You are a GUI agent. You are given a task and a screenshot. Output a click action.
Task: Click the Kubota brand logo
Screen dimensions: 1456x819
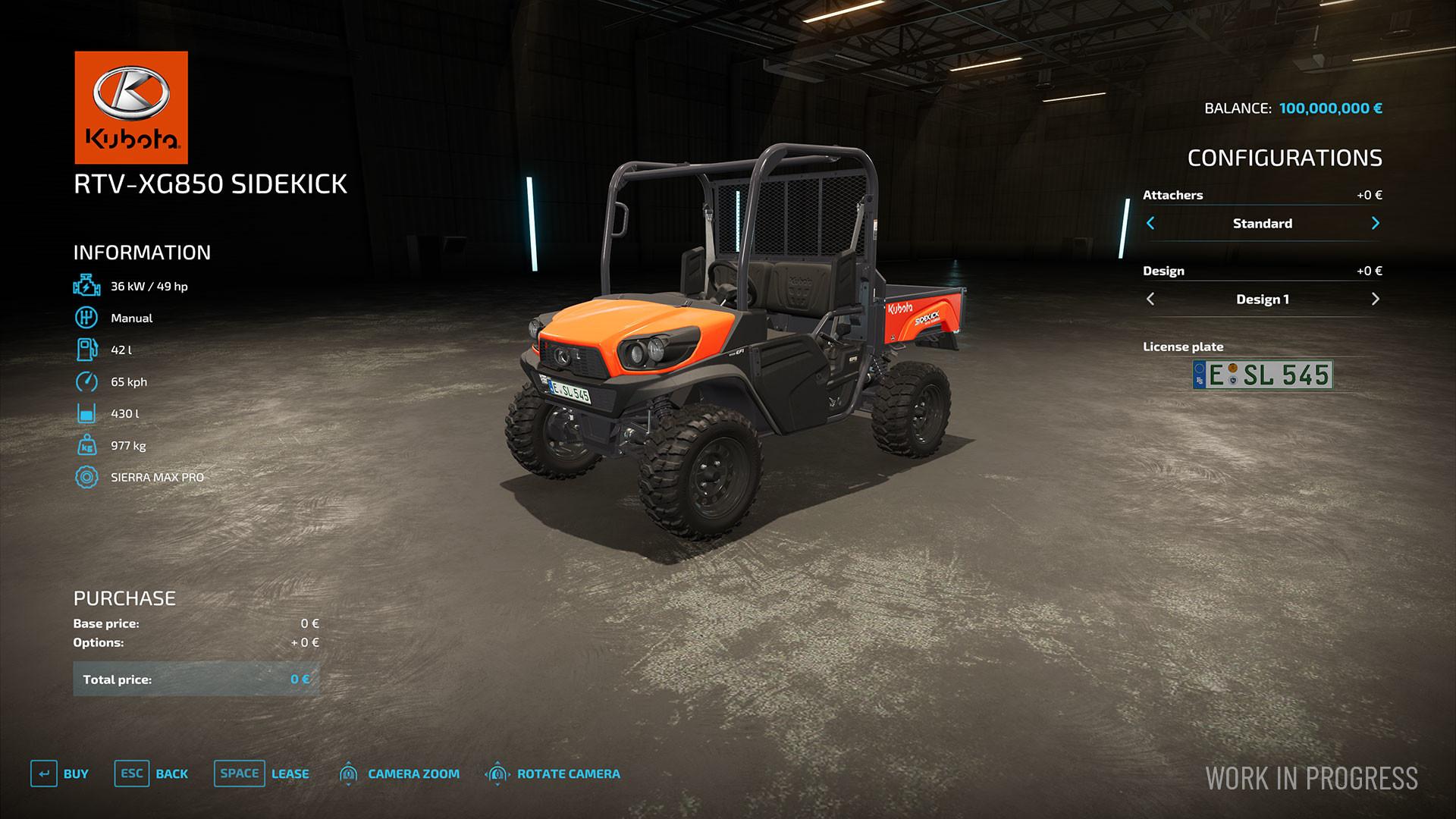[x=130, y=106]
